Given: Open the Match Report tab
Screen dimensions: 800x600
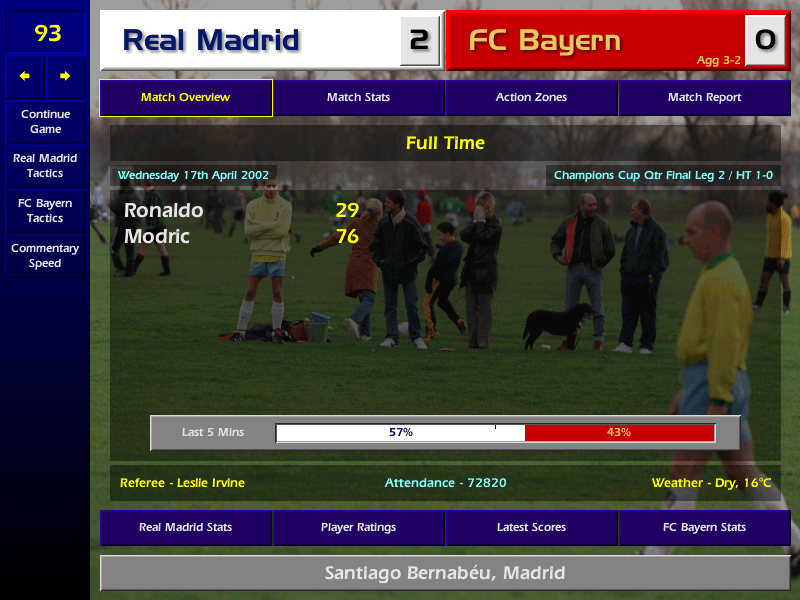Looking at the screenshot, I should 704,98.
